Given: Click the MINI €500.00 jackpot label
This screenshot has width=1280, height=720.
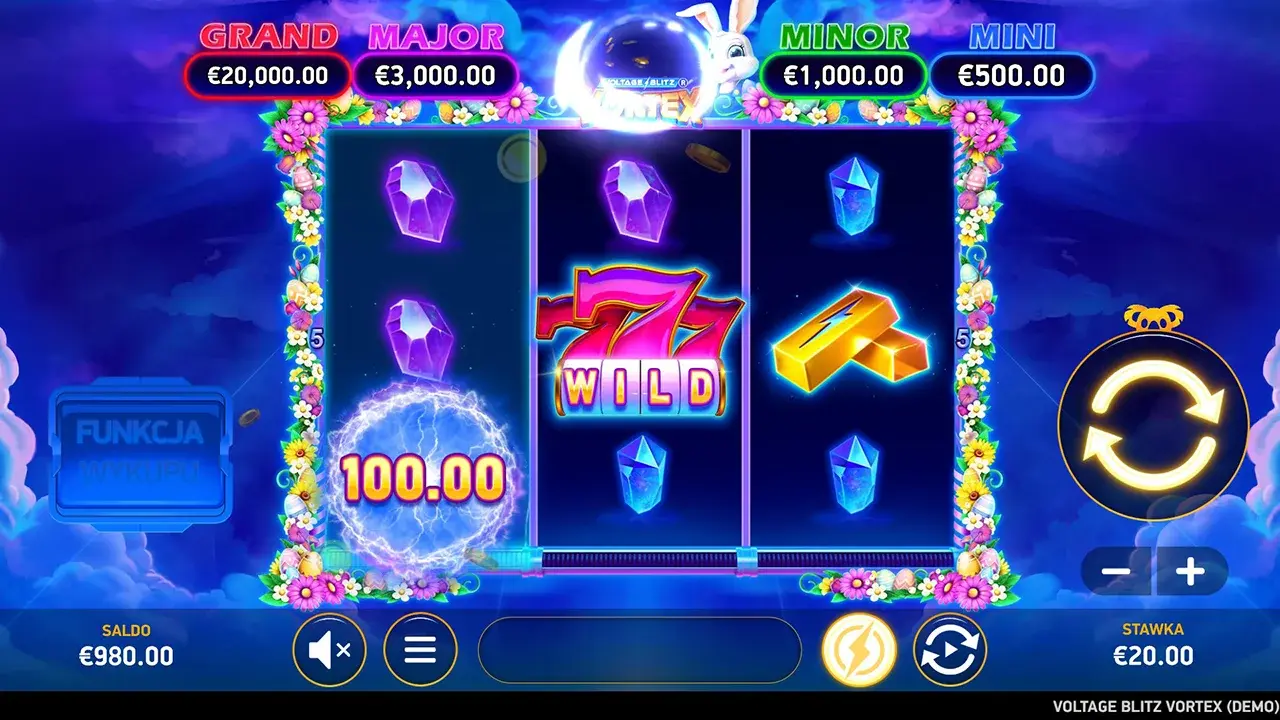Looking at the screenshot, I should click(x=1012, y=55).
